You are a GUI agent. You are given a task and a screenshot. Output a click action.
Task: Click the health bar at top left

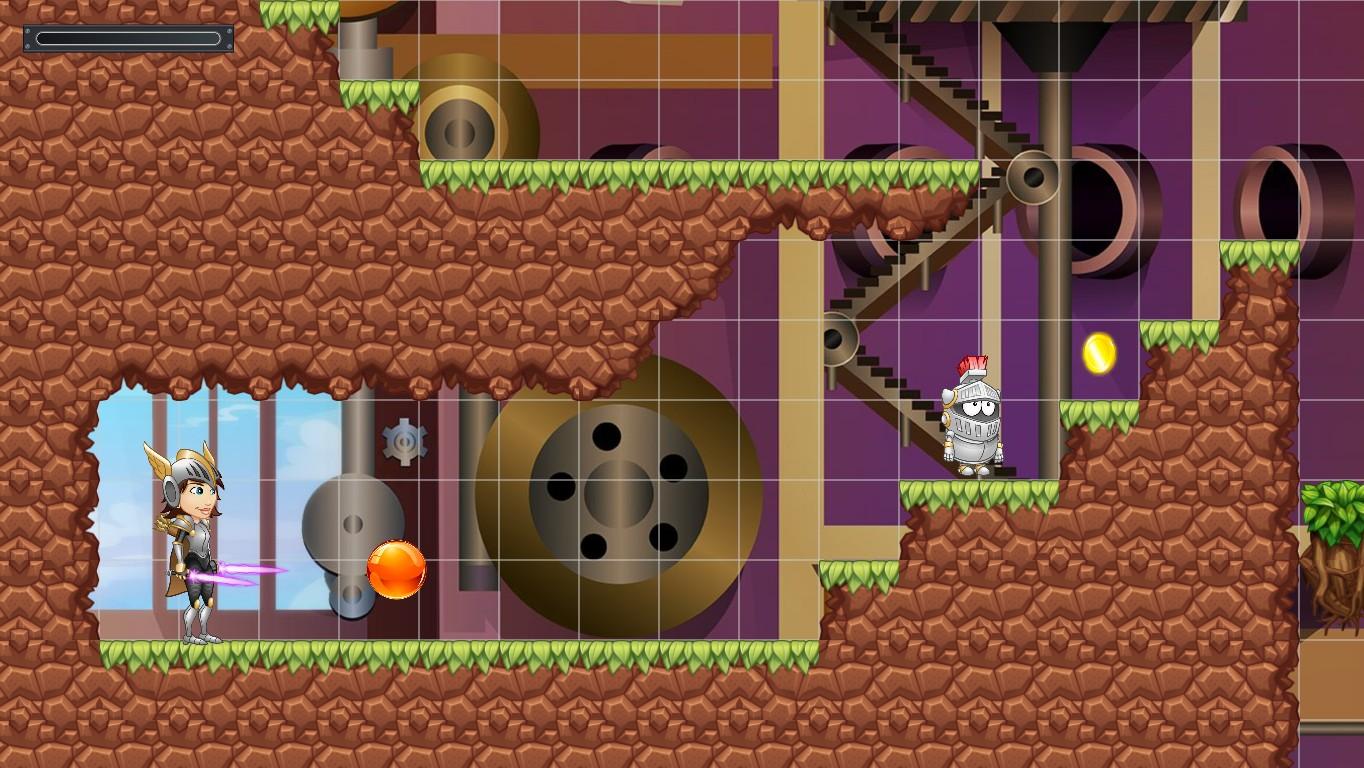pos(128,36)
